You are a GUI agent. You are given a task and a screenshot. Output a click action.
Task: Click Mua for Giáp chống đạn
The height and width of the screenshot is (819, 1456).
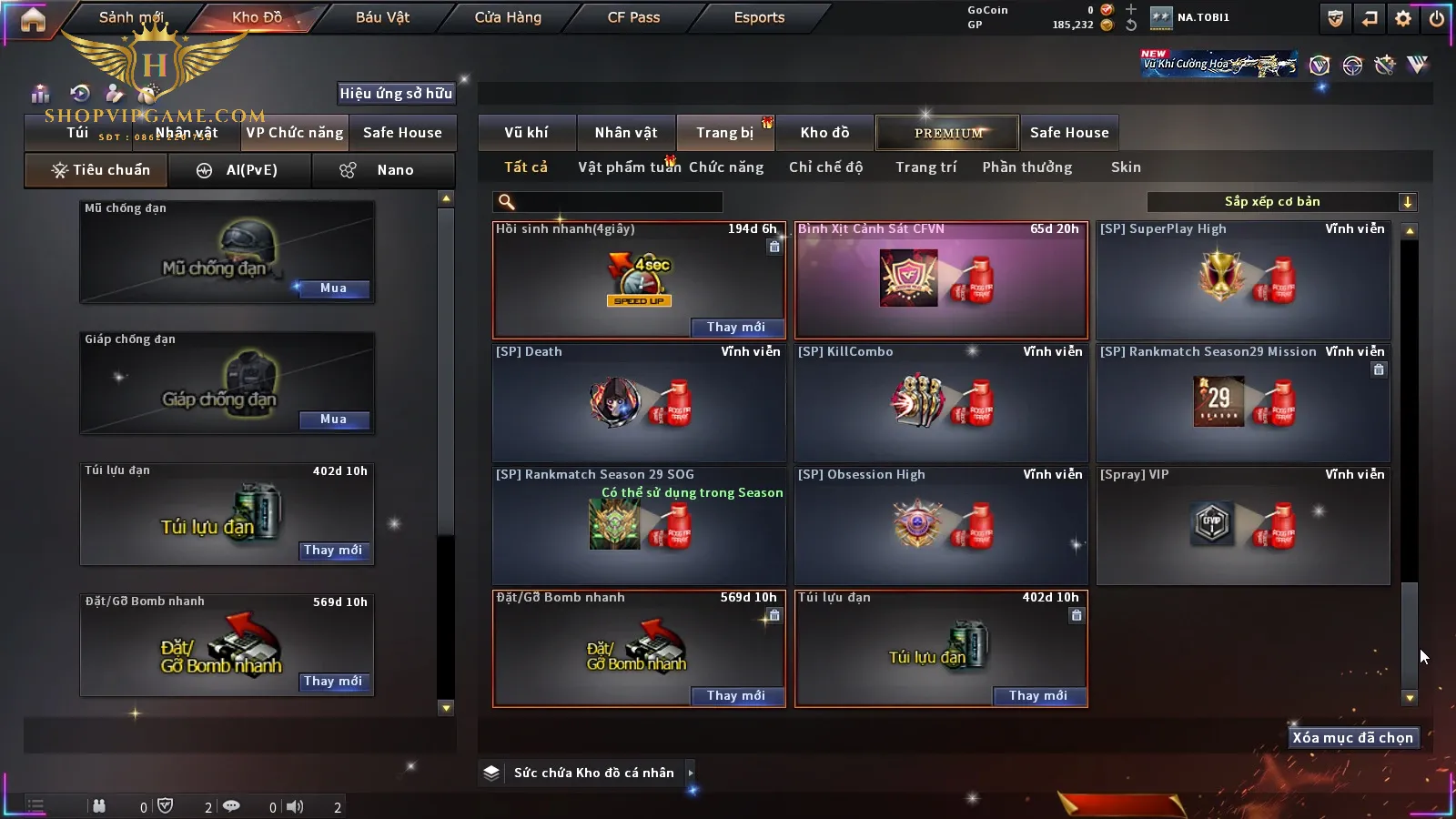pyautogui.click(x=333, y=420)
